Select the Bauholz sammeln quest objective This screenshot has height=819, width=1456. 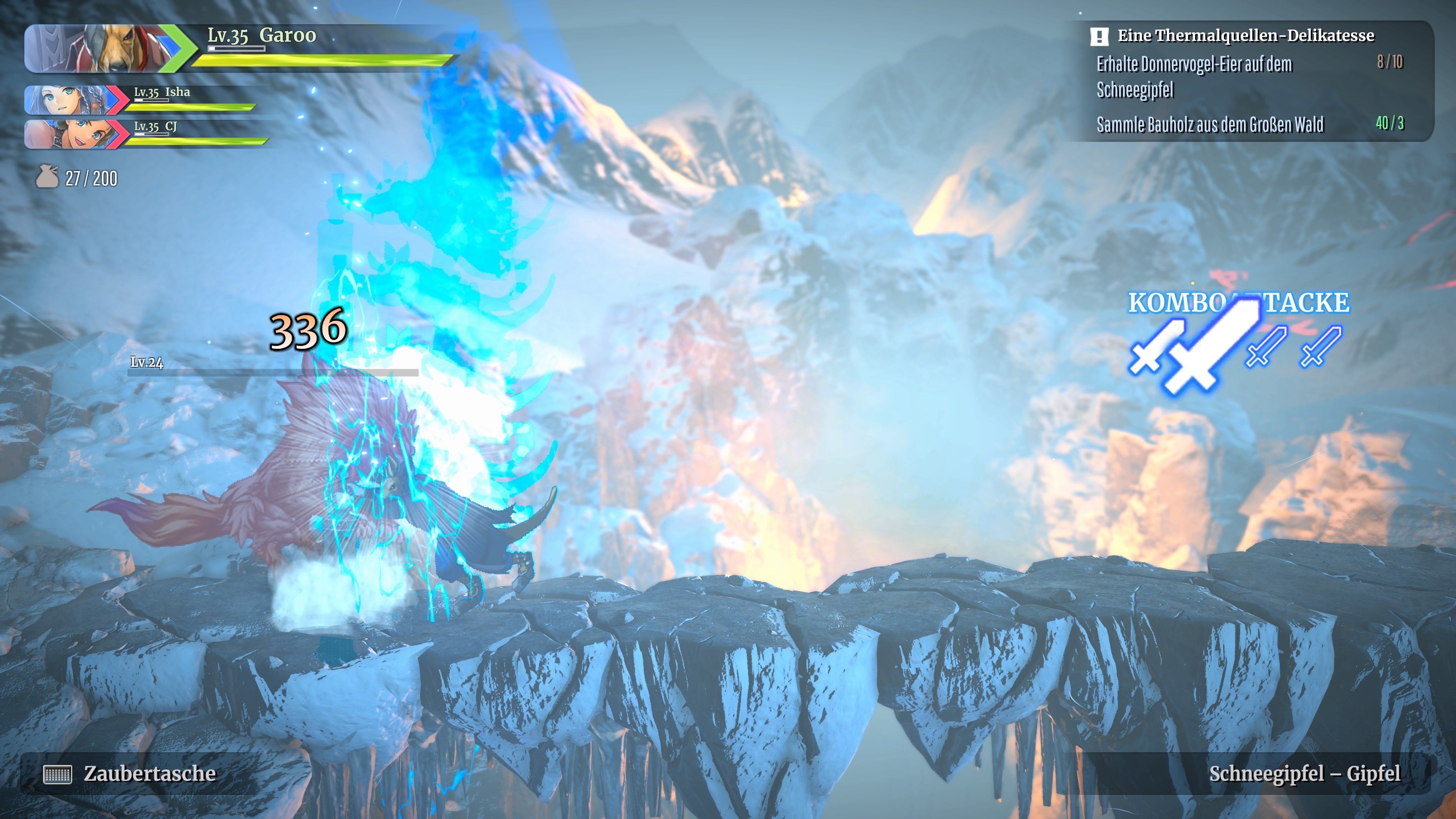click(1210, 124)
